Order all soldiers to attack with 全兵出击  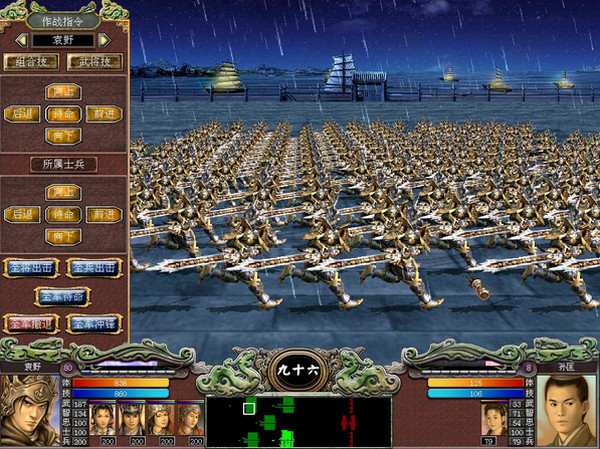[x=95, y=268]
